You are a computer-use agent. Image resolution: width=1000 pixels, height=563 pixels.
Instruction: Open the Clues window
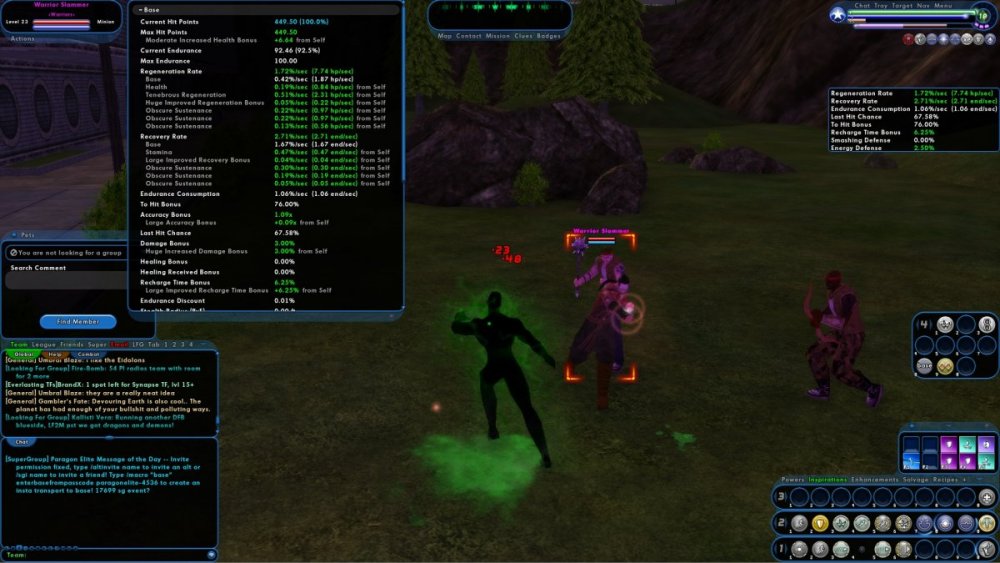[x=524, y=36]
